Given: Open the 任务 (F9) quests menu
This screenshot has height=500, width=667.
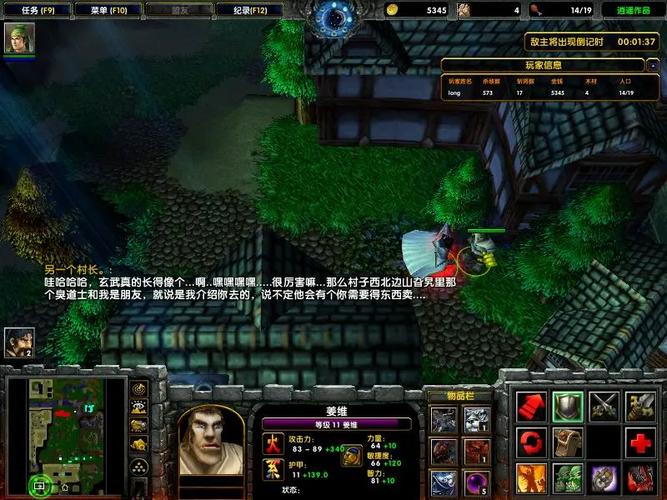Looking at the screenshot, I should tap(30, 9).
